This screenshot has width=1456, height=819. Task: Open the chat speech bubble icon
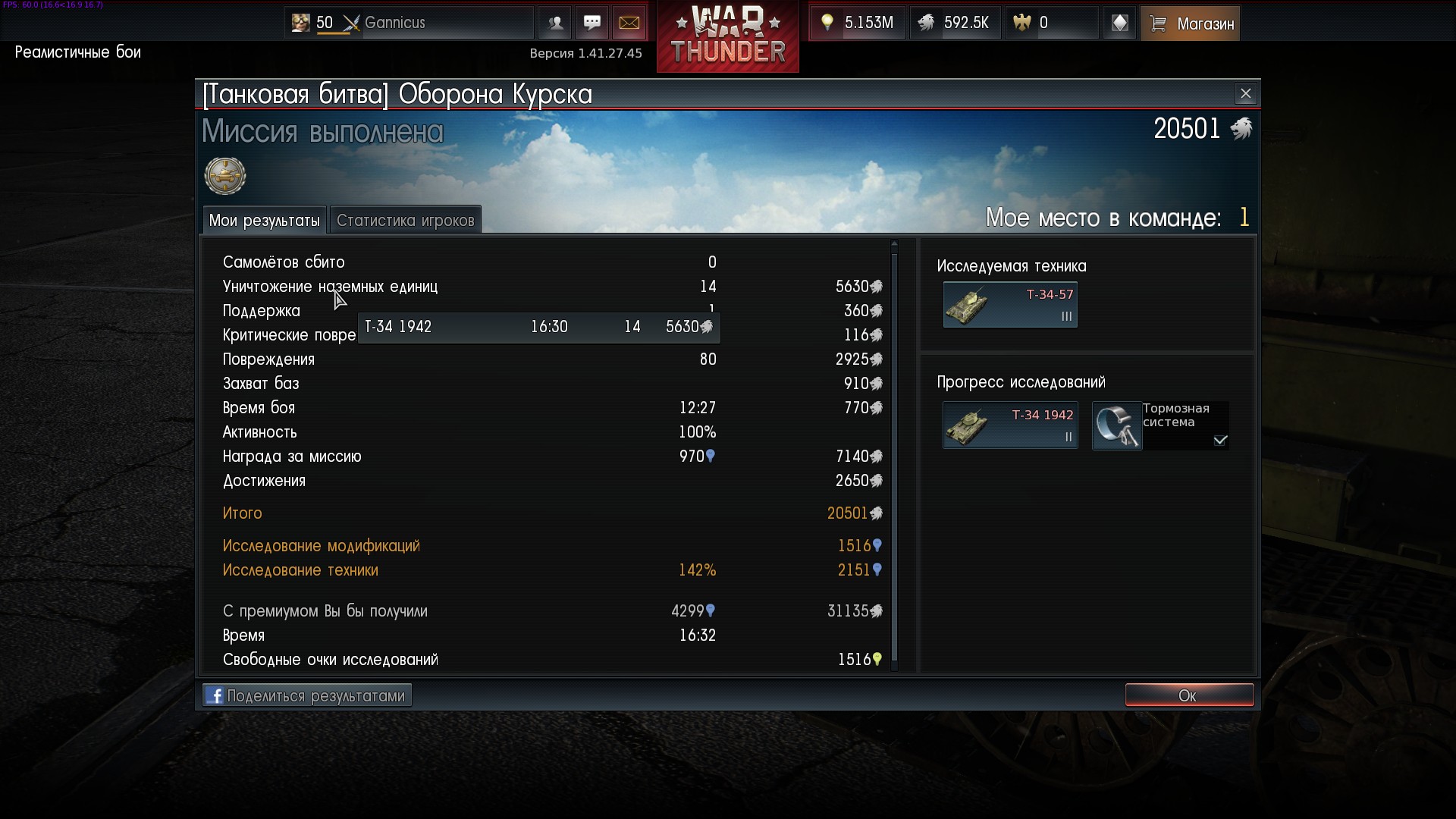tap(591, 24)
